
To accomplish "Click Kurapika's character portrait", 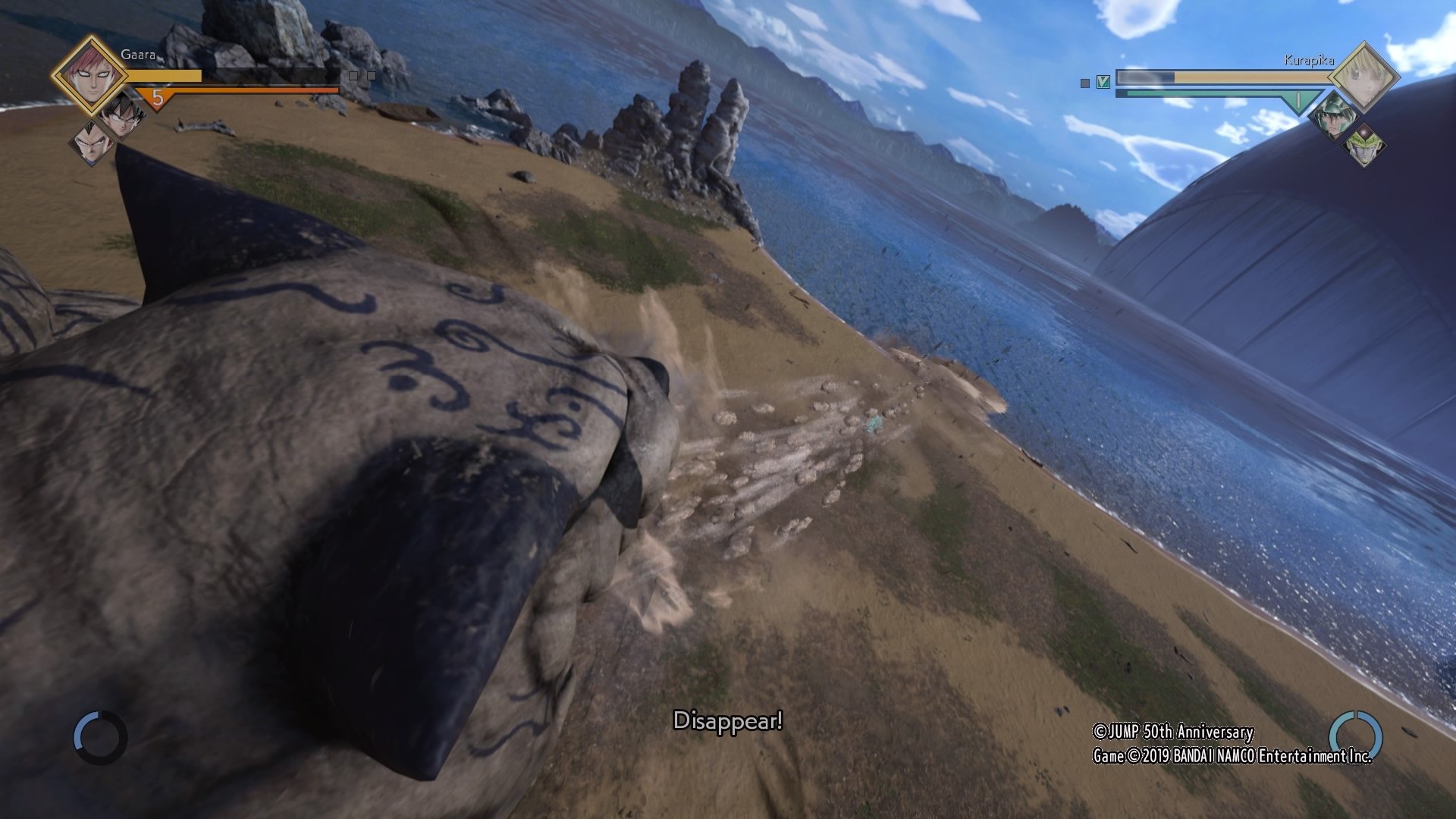I will pos(1364,77).
